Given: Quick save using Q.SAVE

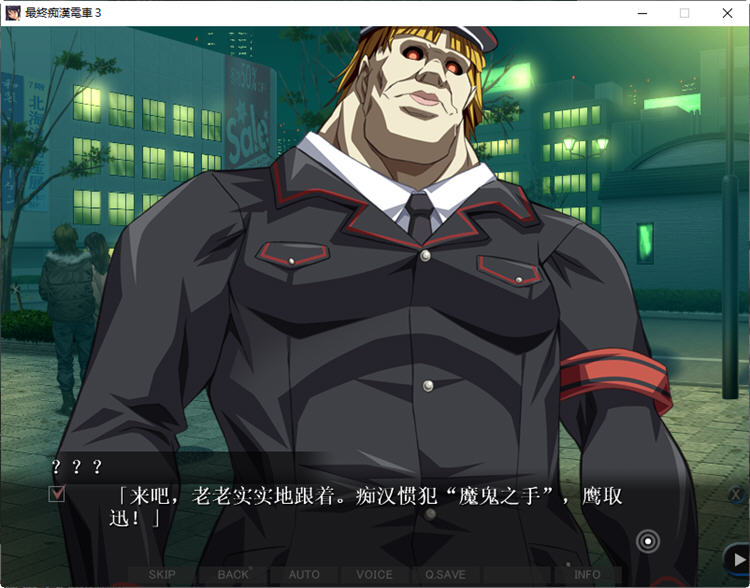Looking at the screenshot, I should (x=445, y=575).
